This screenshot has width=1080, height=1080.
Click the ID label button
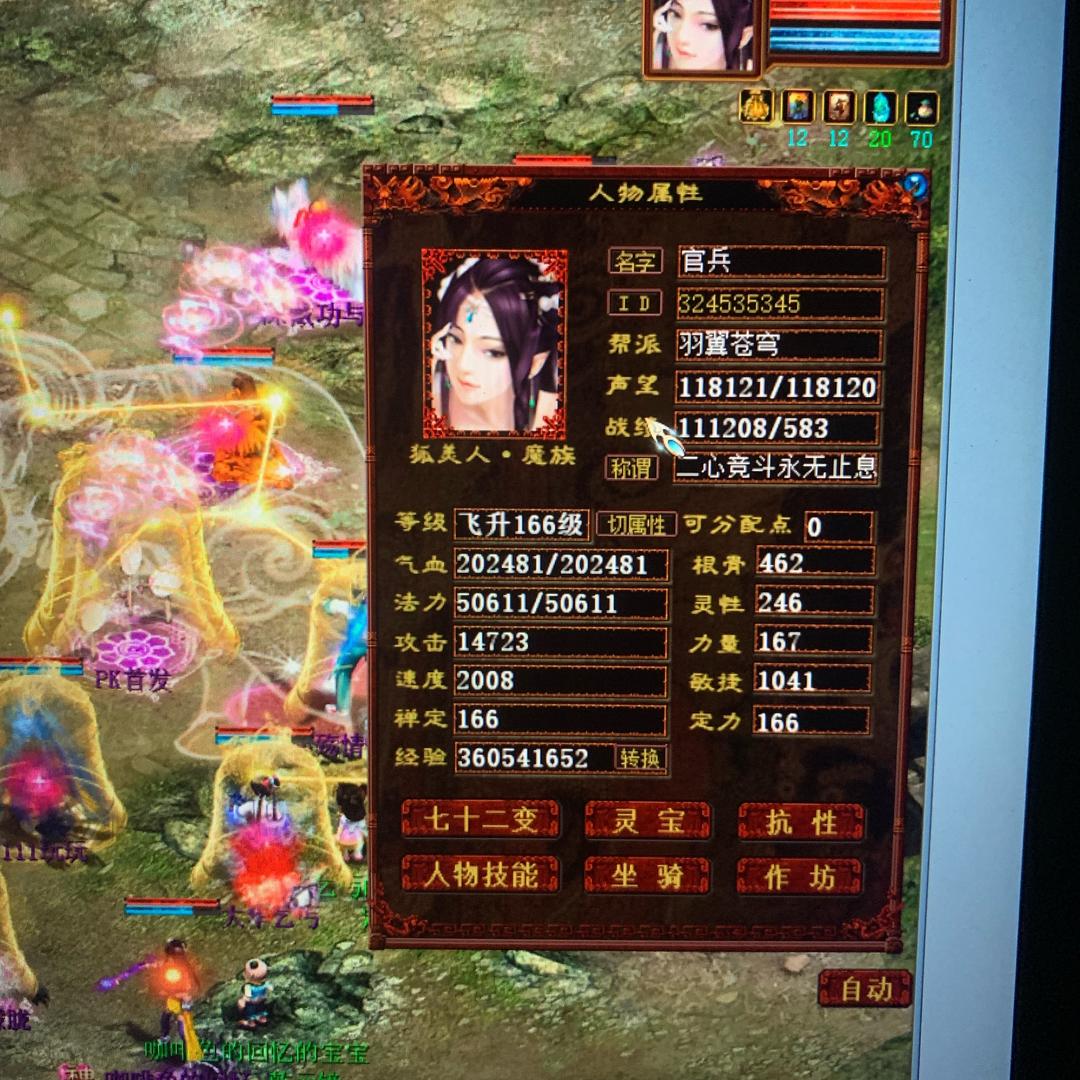pos(635,303)
